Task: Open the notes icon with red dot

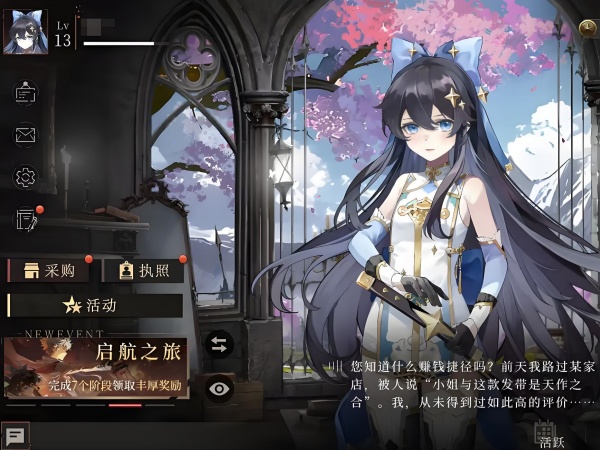Action: pos(26,219)
